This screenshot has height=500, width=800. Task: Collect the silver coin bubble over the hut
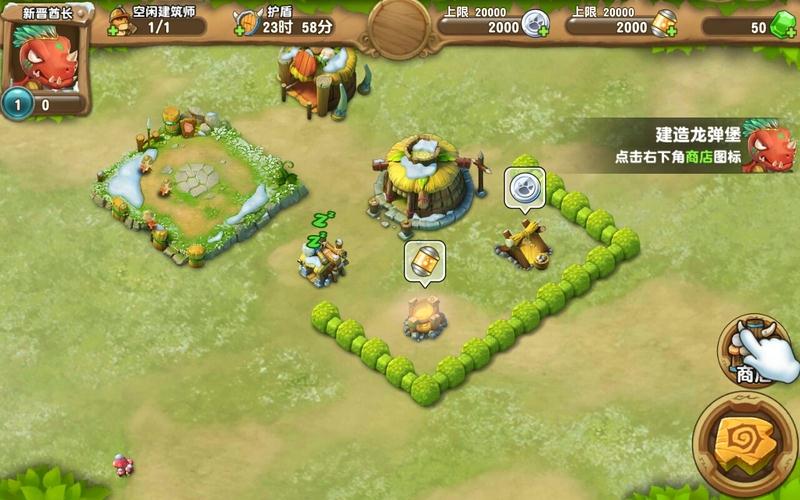[x=524, y=187]
